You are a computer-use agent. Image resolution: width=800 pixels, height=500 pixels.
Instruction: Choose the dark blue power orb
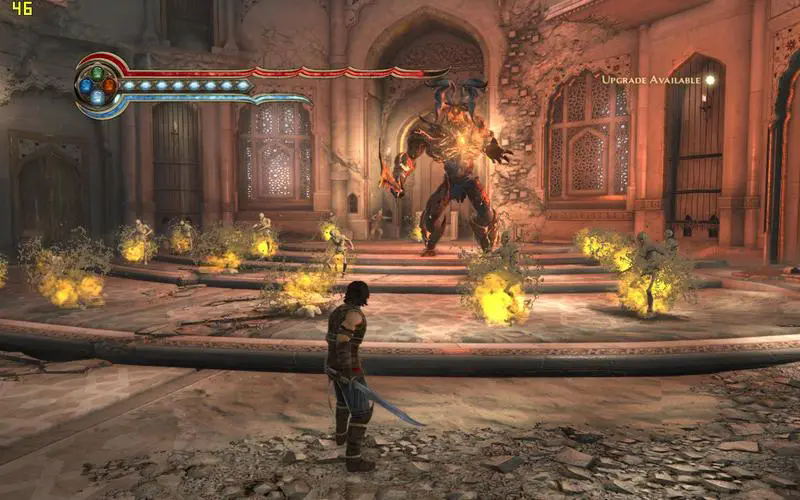pos(86,85)
